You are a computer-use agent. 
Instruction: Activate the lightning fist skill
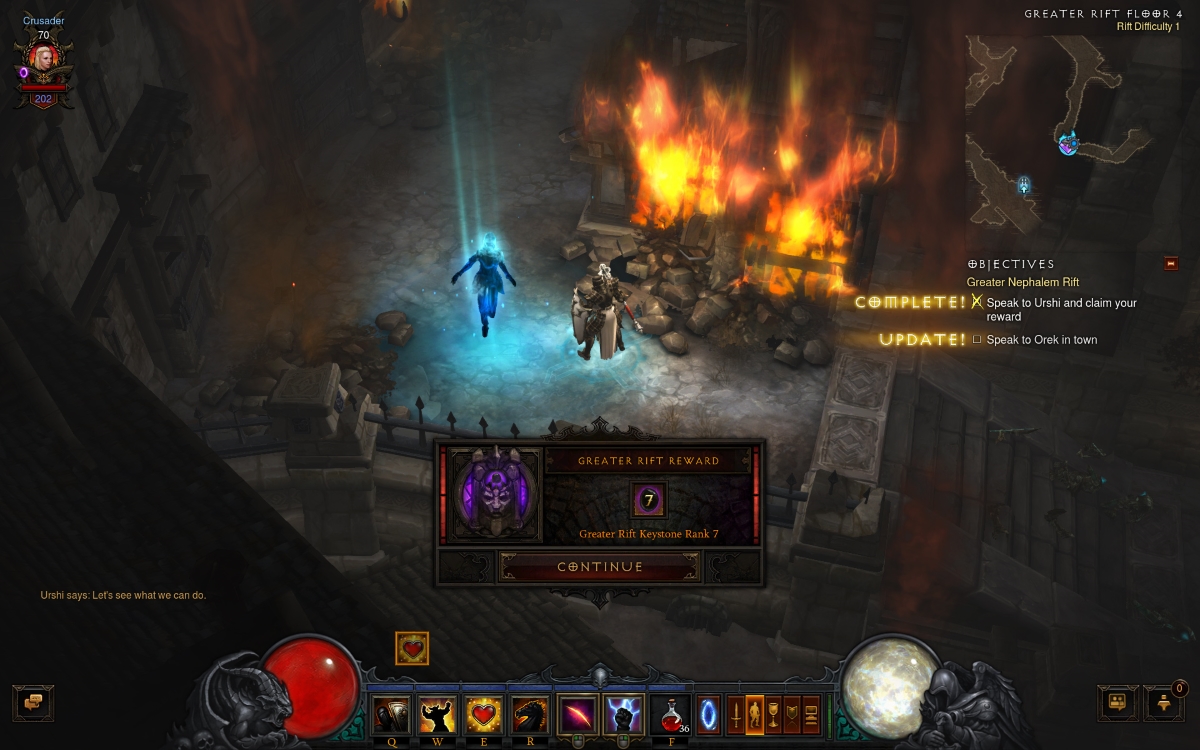coord(624,715)
